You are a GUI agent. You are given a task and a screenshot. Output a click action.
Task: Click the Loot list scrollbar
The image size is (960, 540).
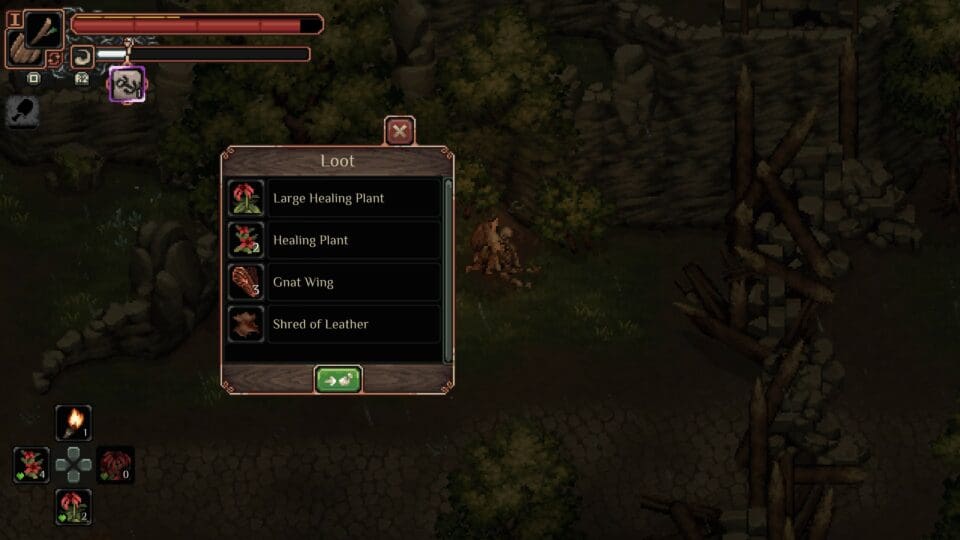point(448,270)
